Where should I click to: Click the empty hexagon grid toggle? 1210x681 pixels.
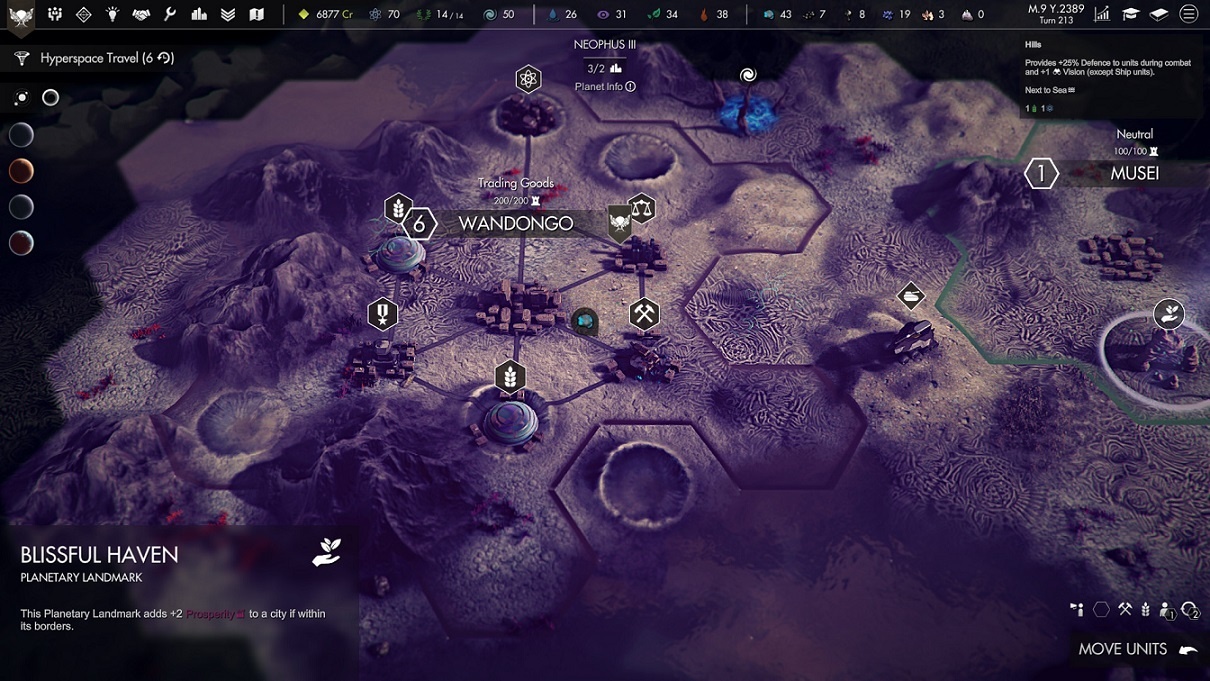(1101, 608)
